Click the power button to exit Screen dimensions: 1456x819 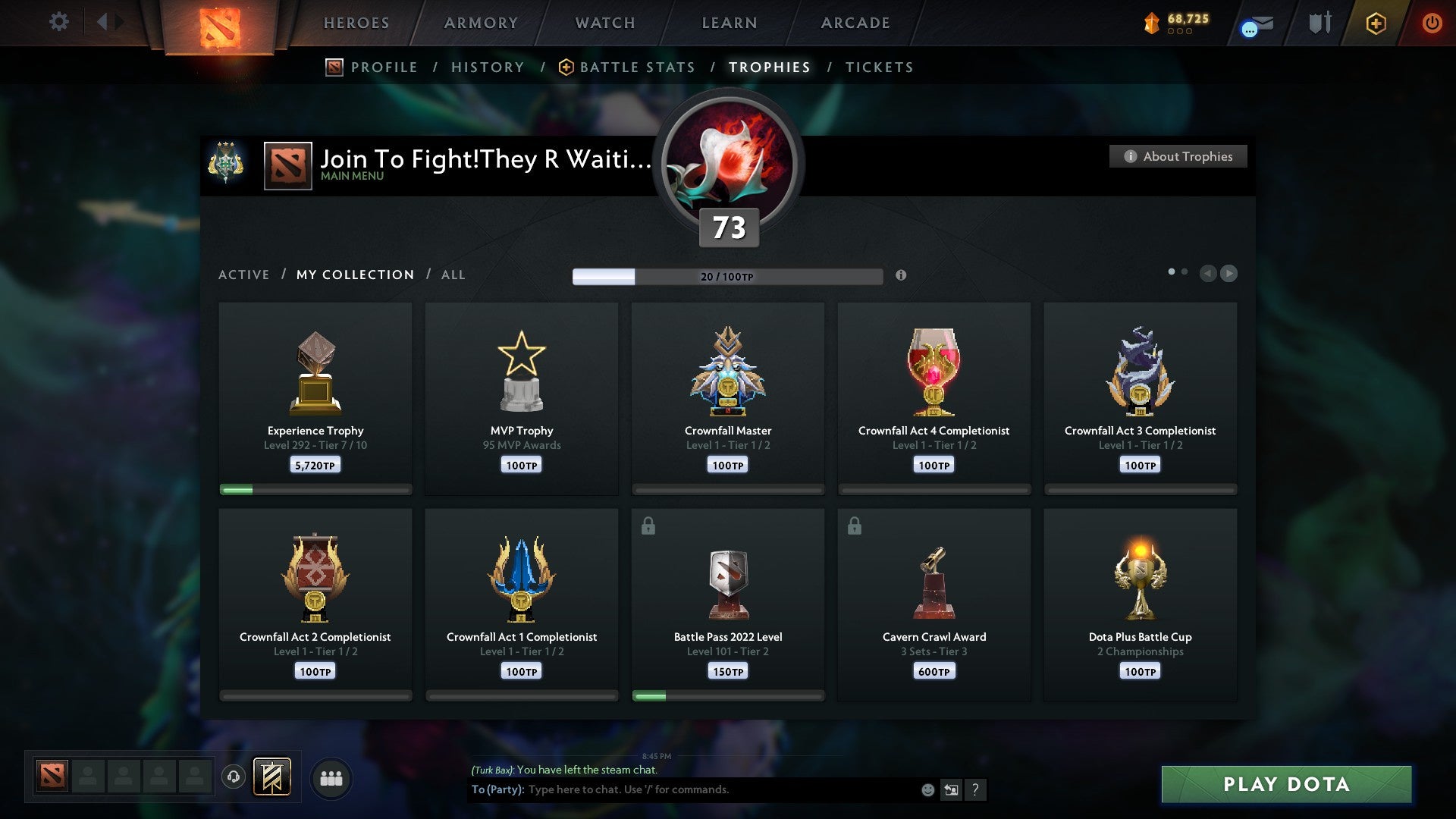[x=1432, y=23]
